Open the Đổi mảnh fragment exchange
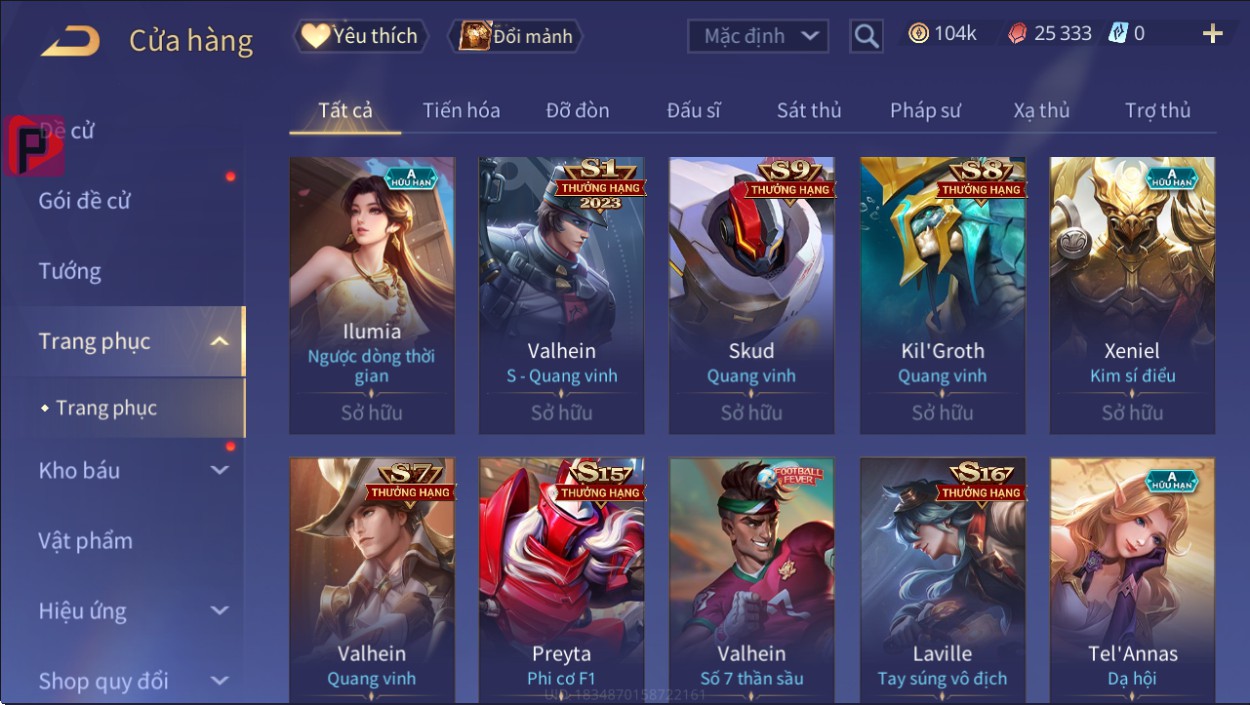 (x=516, y=37)
